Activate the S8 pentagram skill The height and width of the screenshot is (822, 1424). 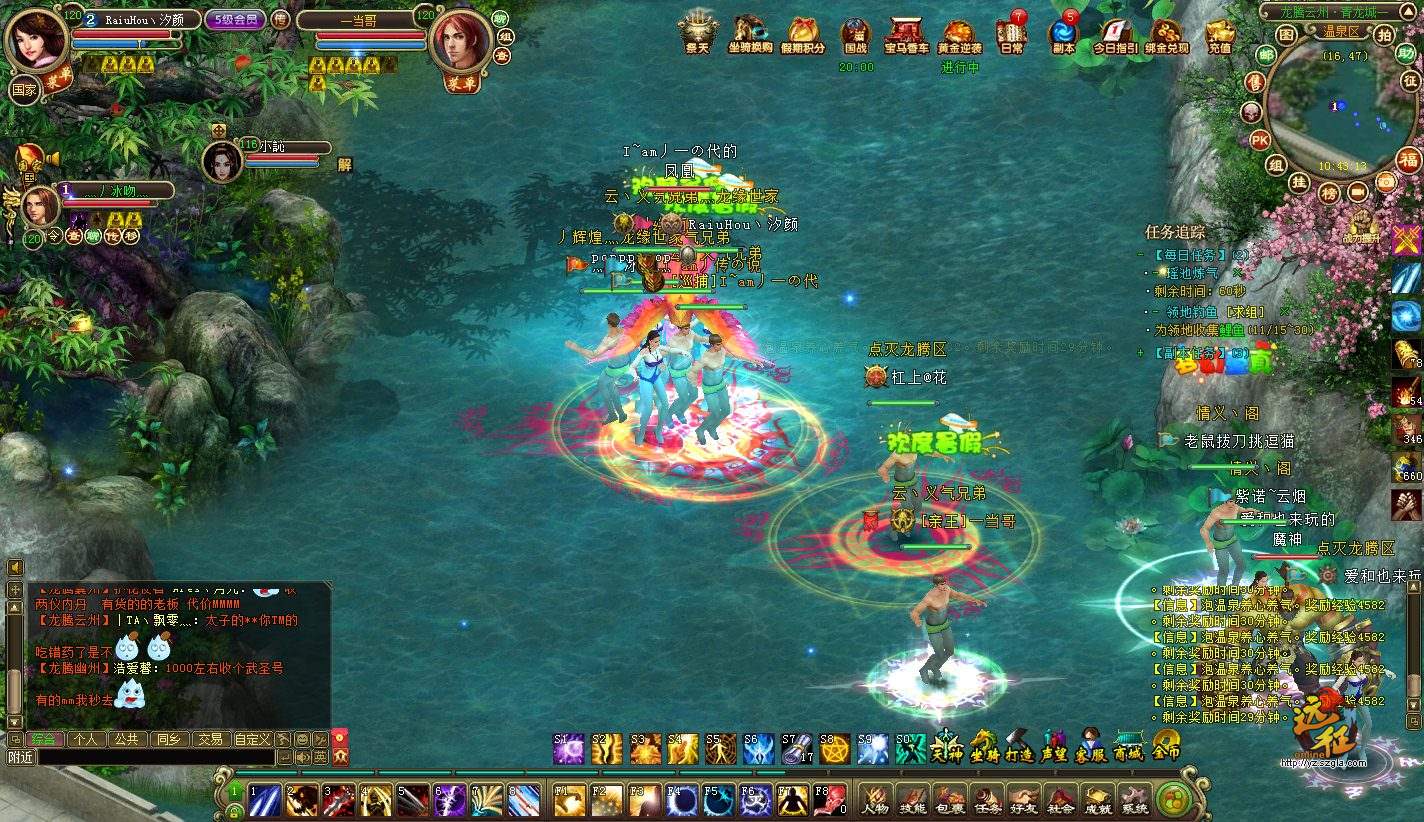pos(834,749)
